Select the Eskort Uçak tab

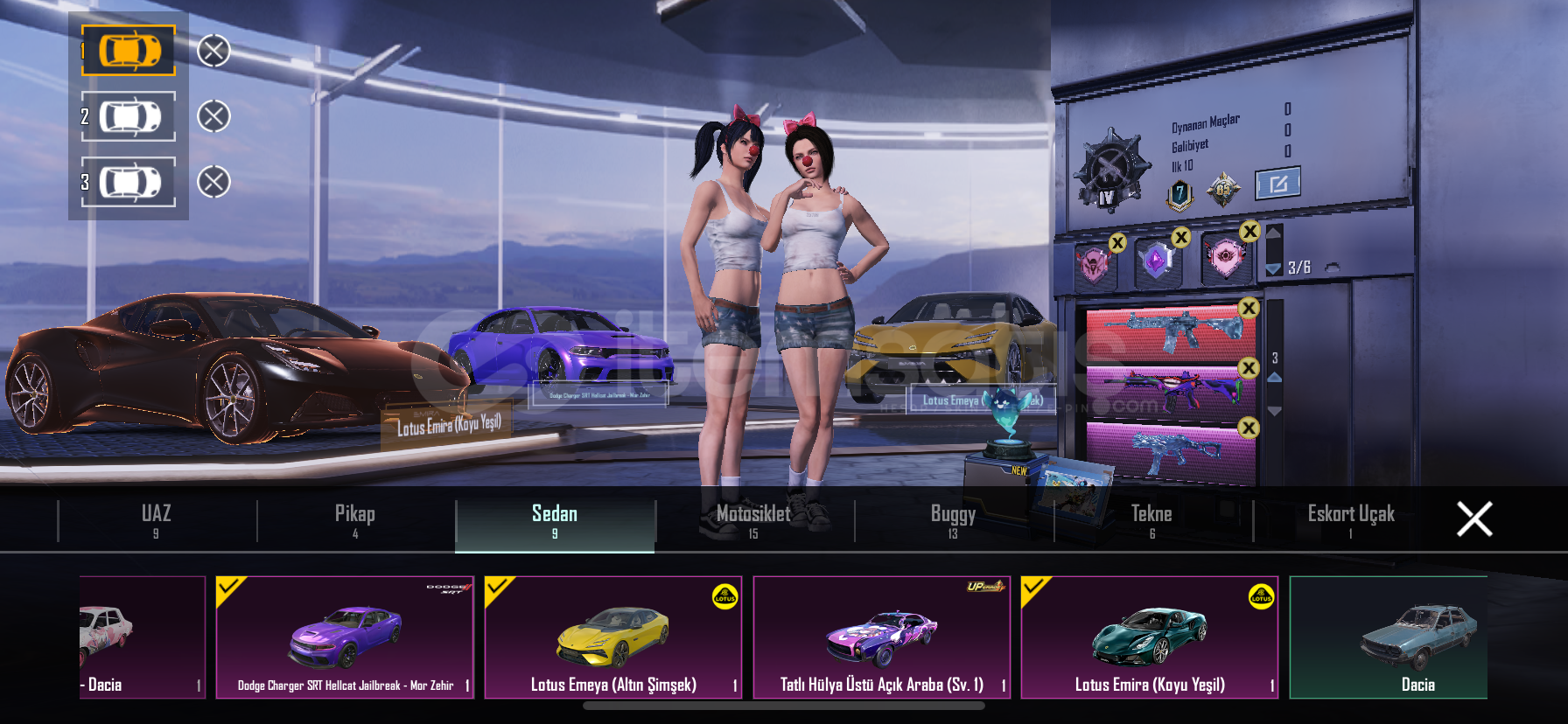point(1351,520)
